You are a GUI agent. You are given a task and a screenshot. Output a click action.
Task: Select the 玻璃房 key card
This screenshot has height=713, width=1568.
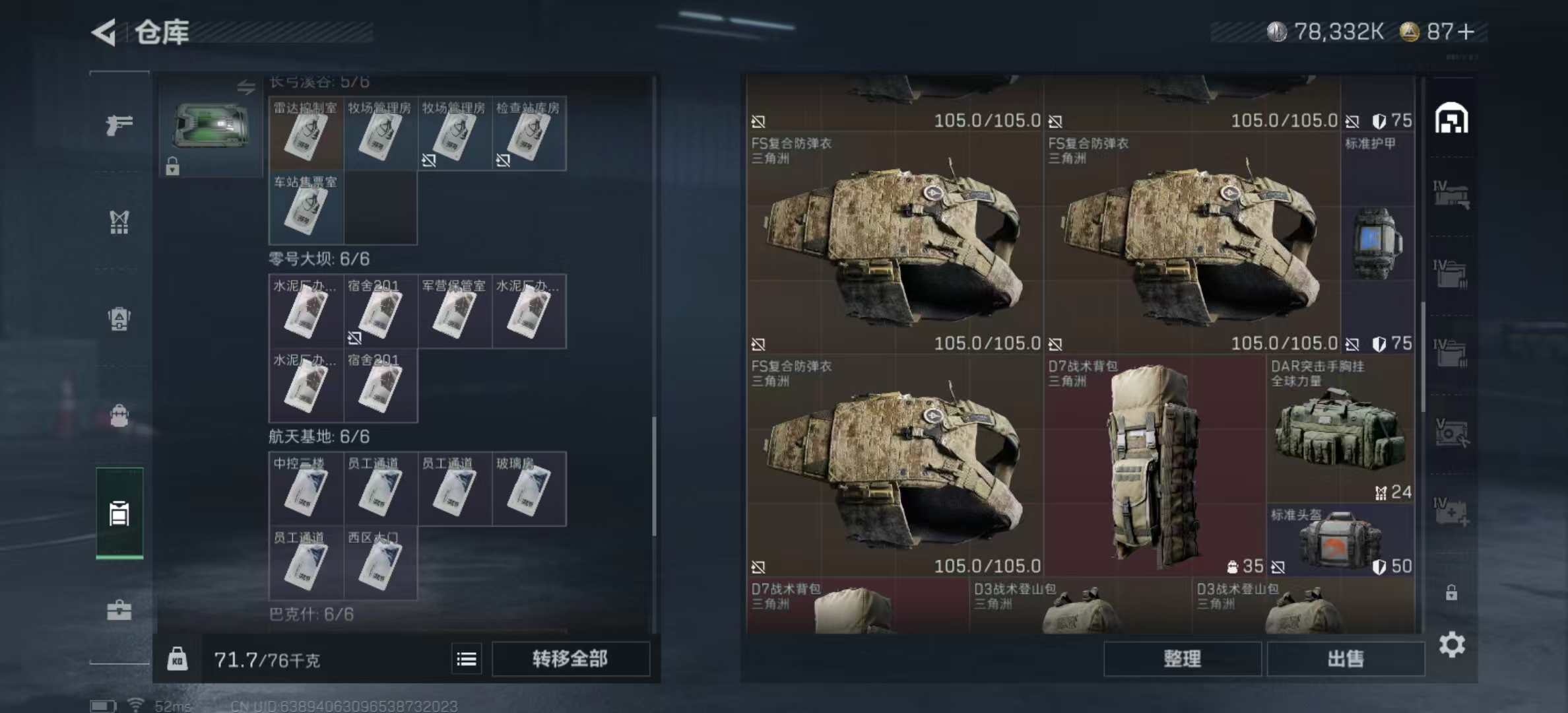529,489
